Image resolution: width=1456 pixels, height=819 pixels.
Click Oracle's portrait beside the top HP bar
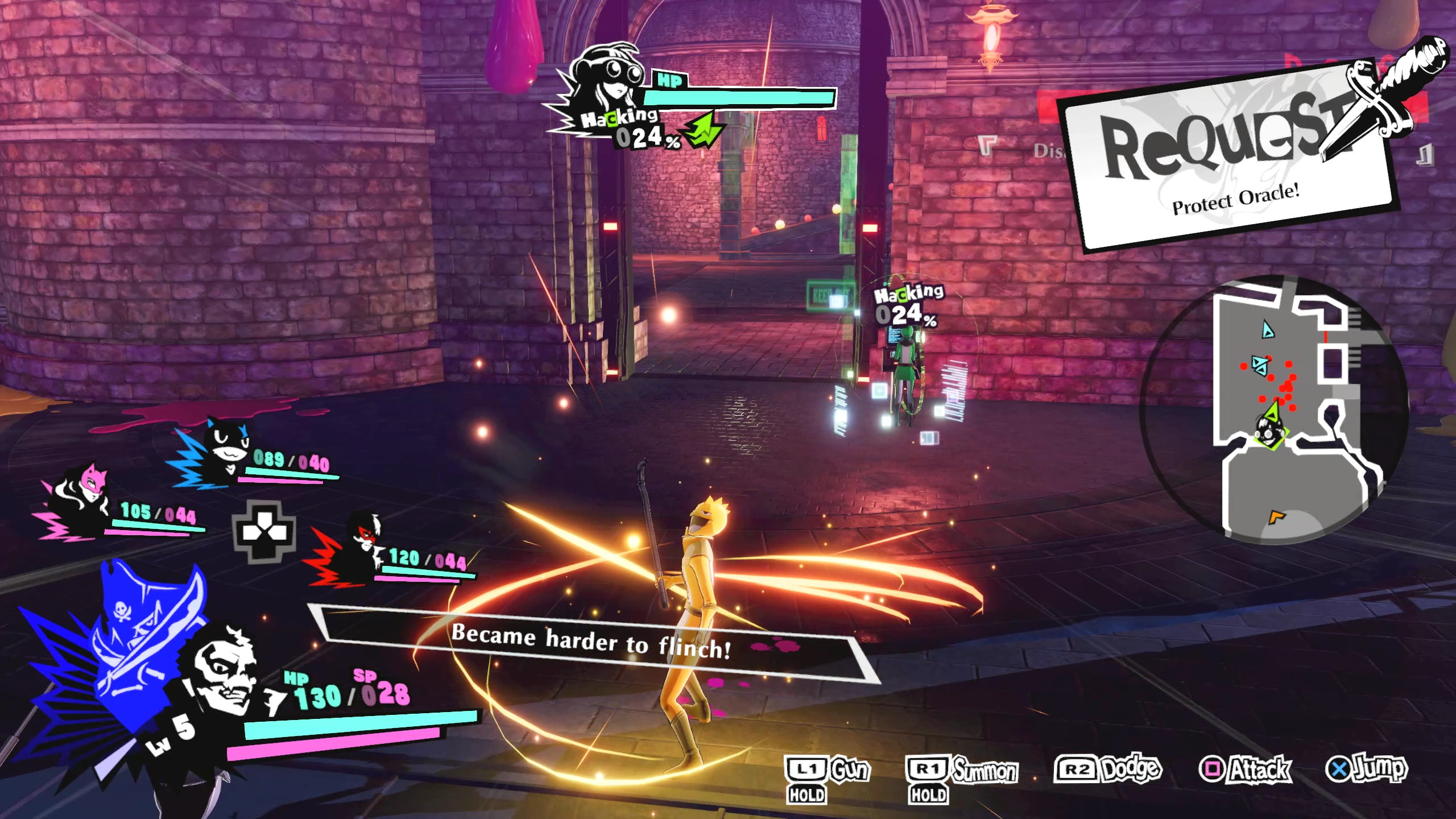pyautogui.click(x=603, y=85)
